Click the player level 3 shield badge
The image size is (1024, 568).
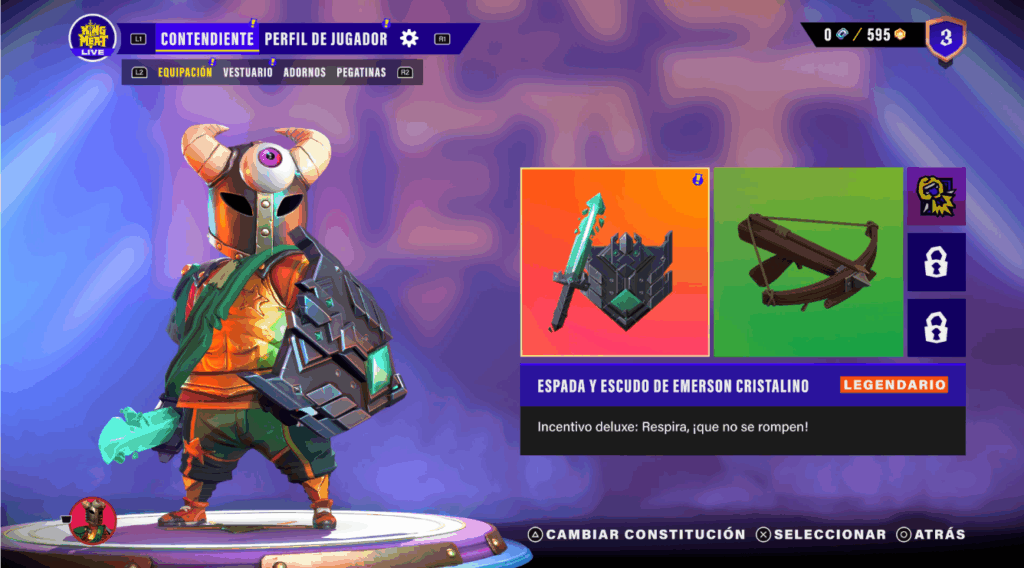(945, 39)
